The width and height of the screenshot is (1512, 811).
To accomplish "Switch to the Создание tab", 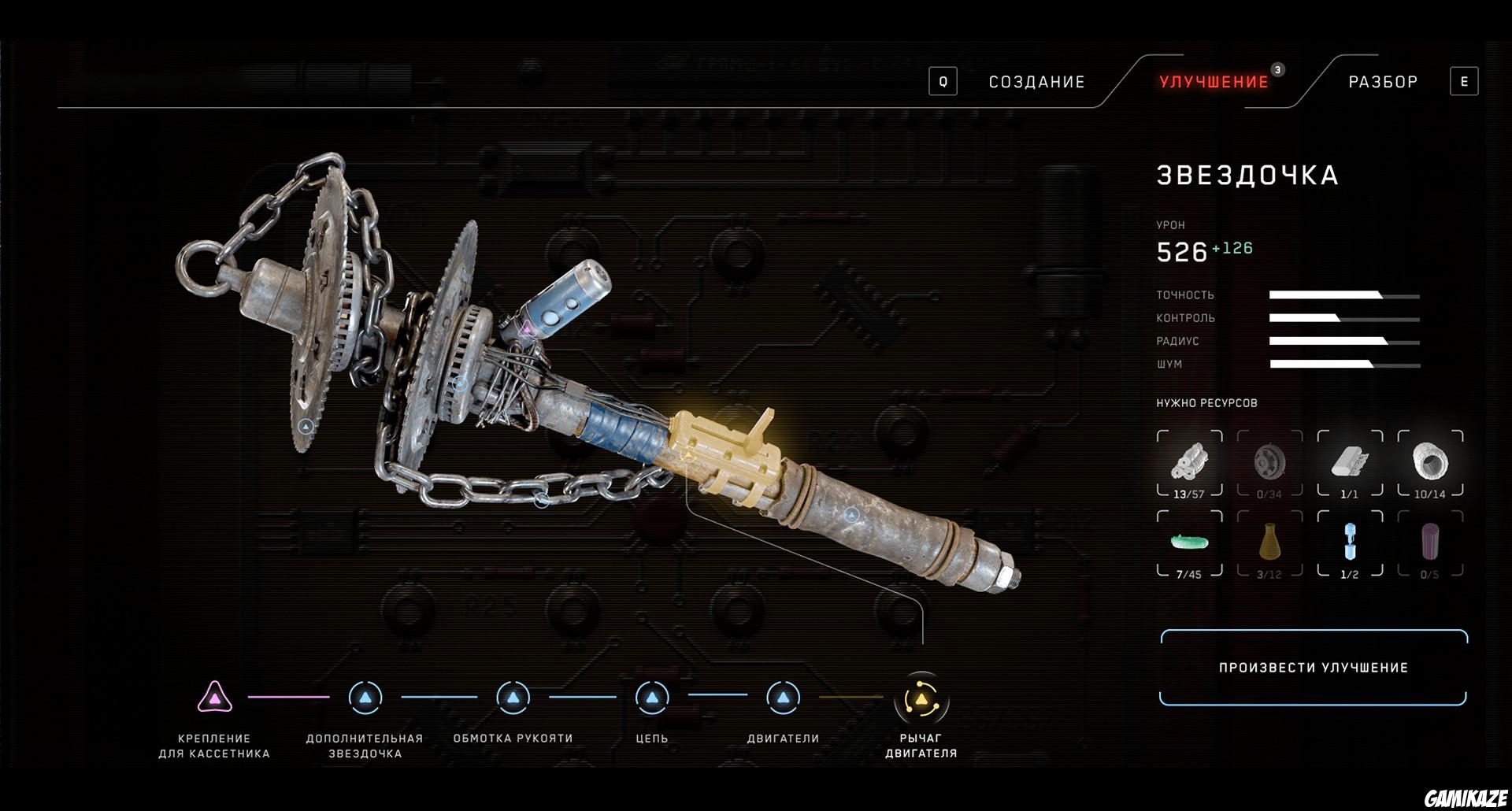I will click(1036, 82).
